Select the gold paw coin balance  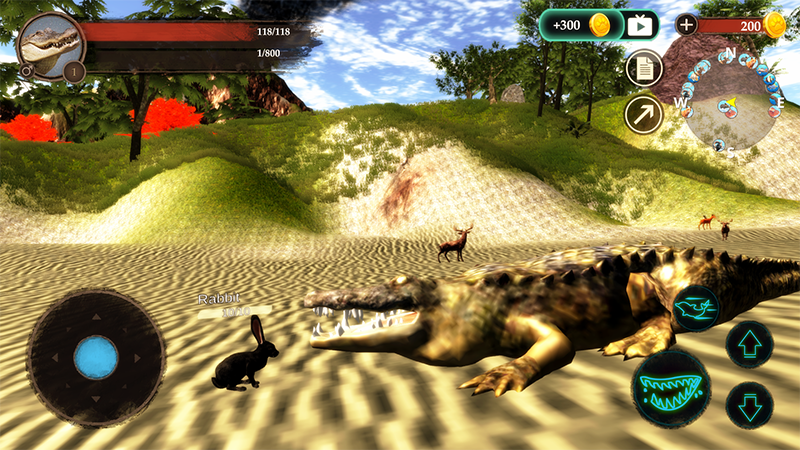775,25
